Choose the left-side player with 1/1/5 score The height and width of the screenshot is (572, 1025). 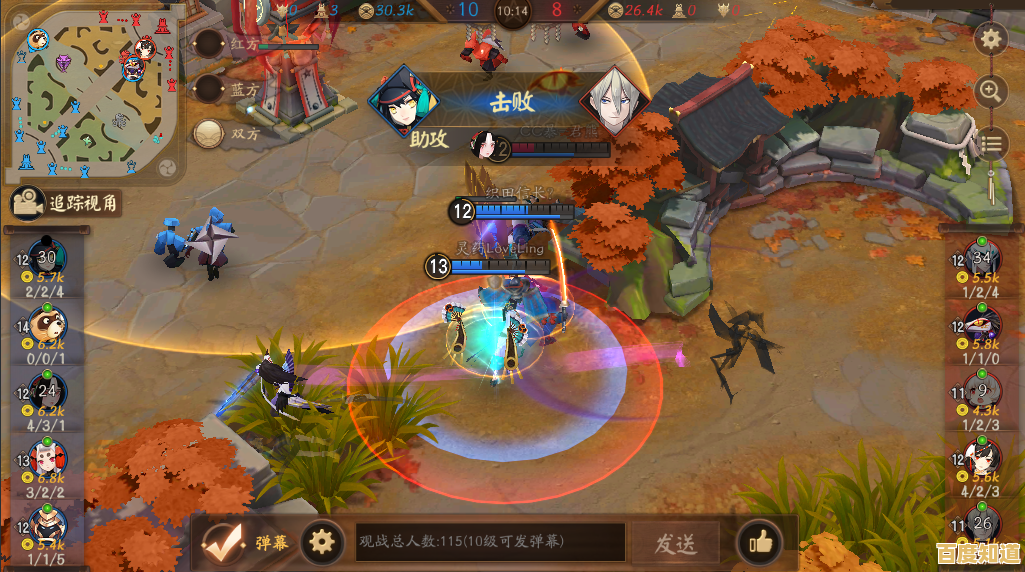point(46,526)
